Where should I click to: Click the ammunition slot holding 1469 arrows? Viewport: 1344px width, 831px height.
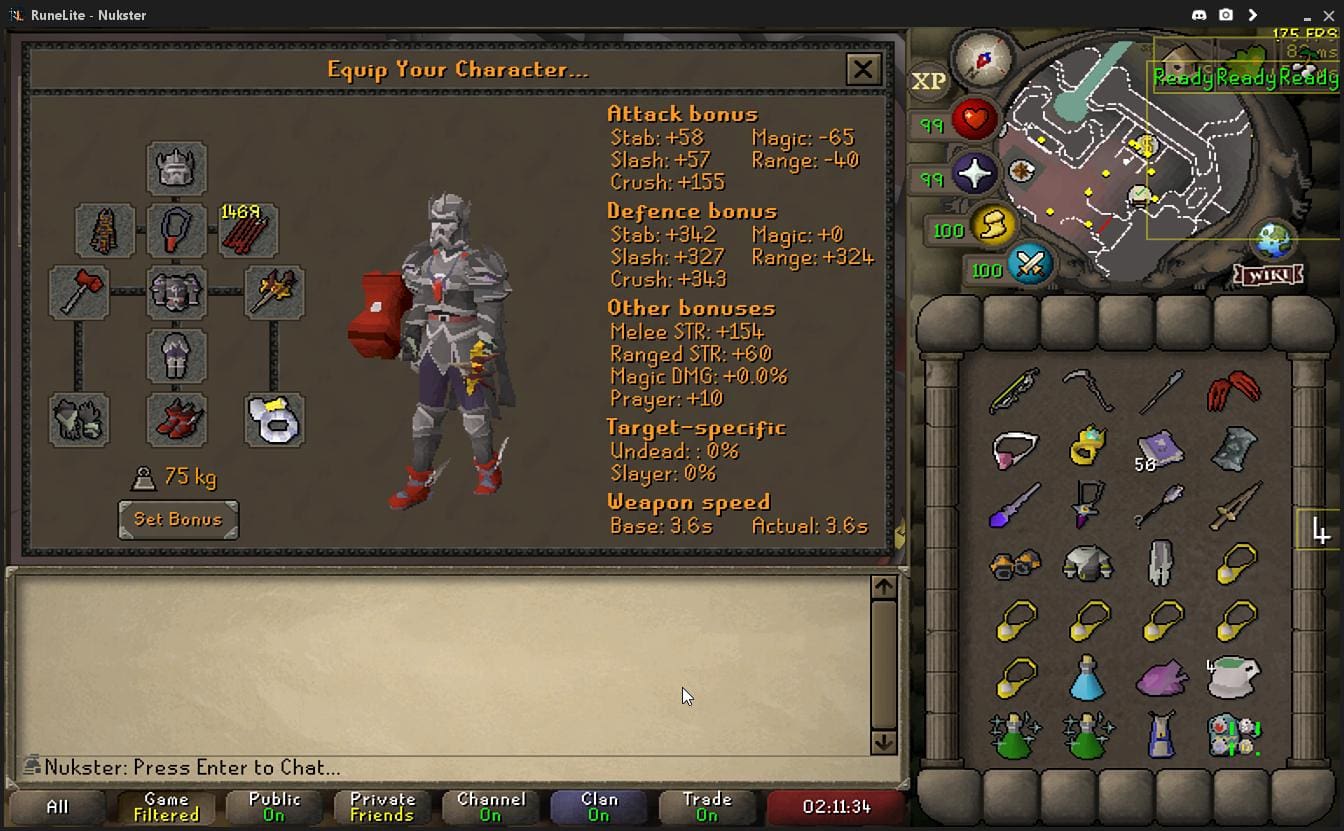247,230
